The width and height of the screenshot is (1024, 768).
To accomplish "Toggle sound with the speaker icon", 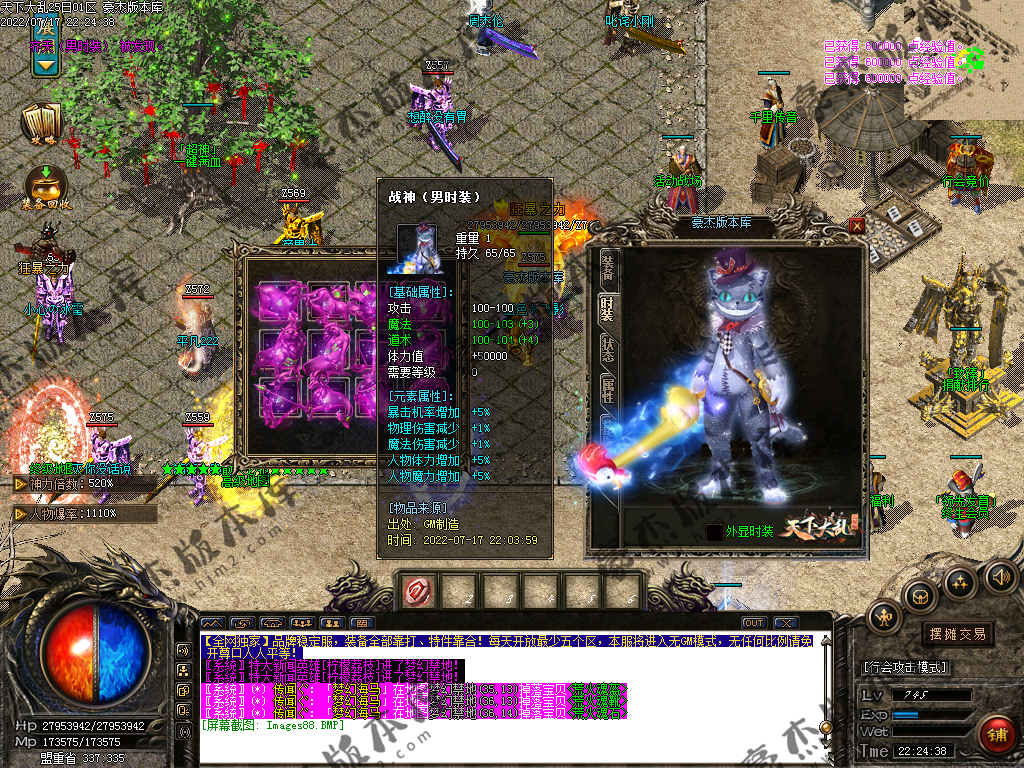I will pyautogui.click(x=999, y=576).
